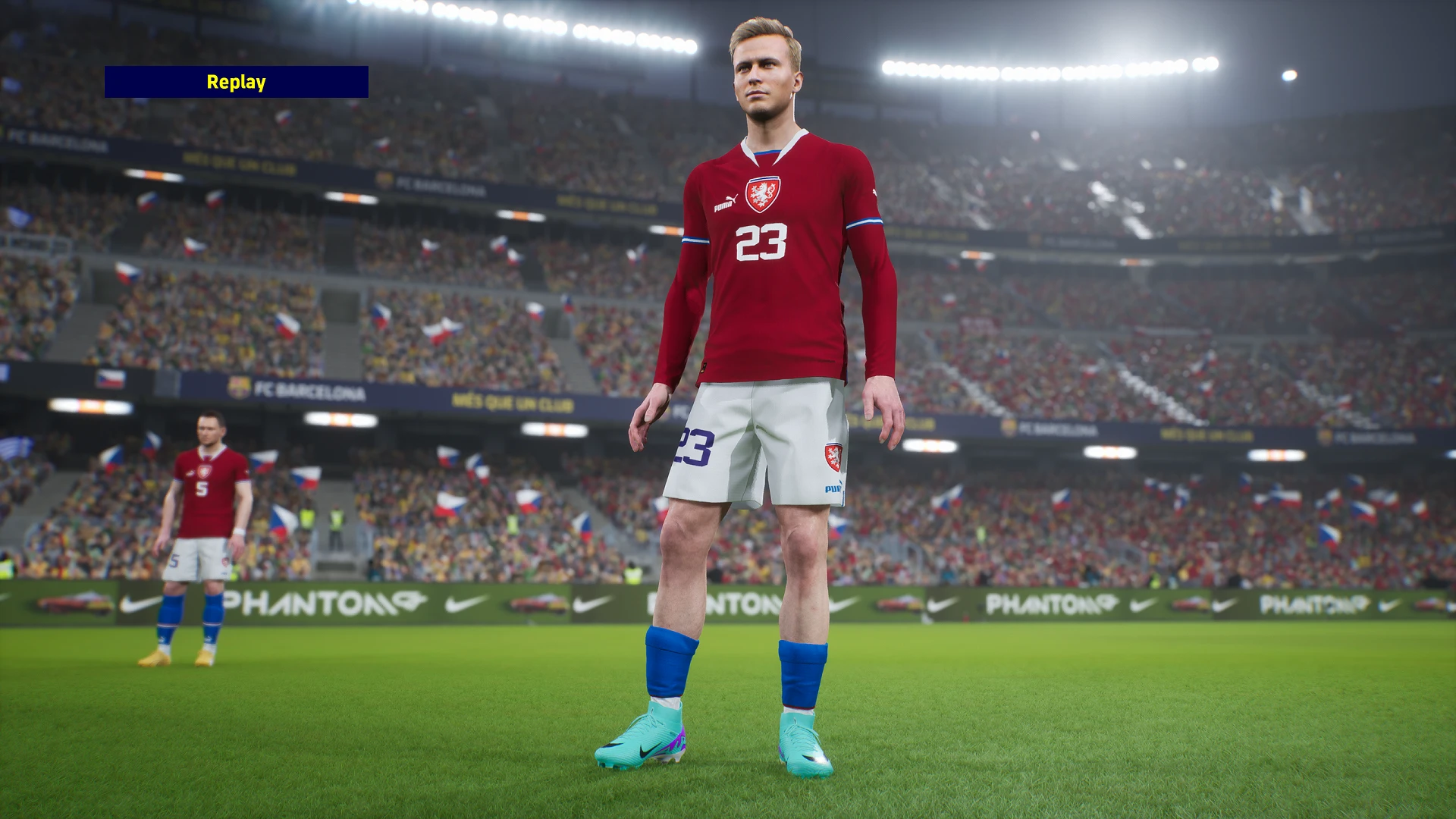Click the Puma logo on player 5's shirt
The width and height of the screenshot is (1456, 819).
pyautogui.click(x=190, y=472)
